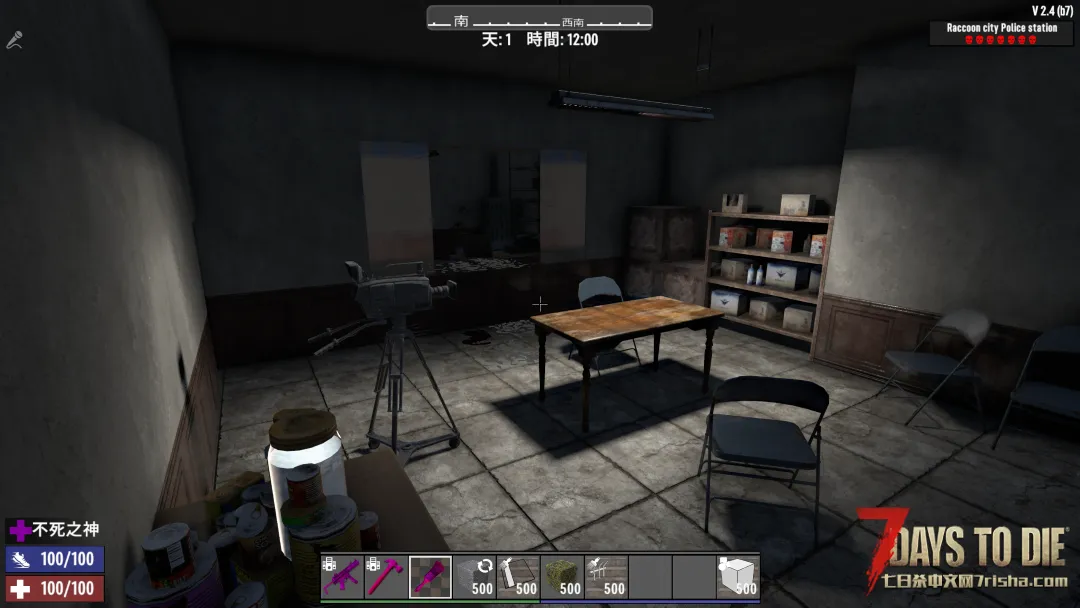Select the white cube hotbar slot
Image resolution: width=1080 pixels, height=608 pixels.
click(x=738, y=577)
